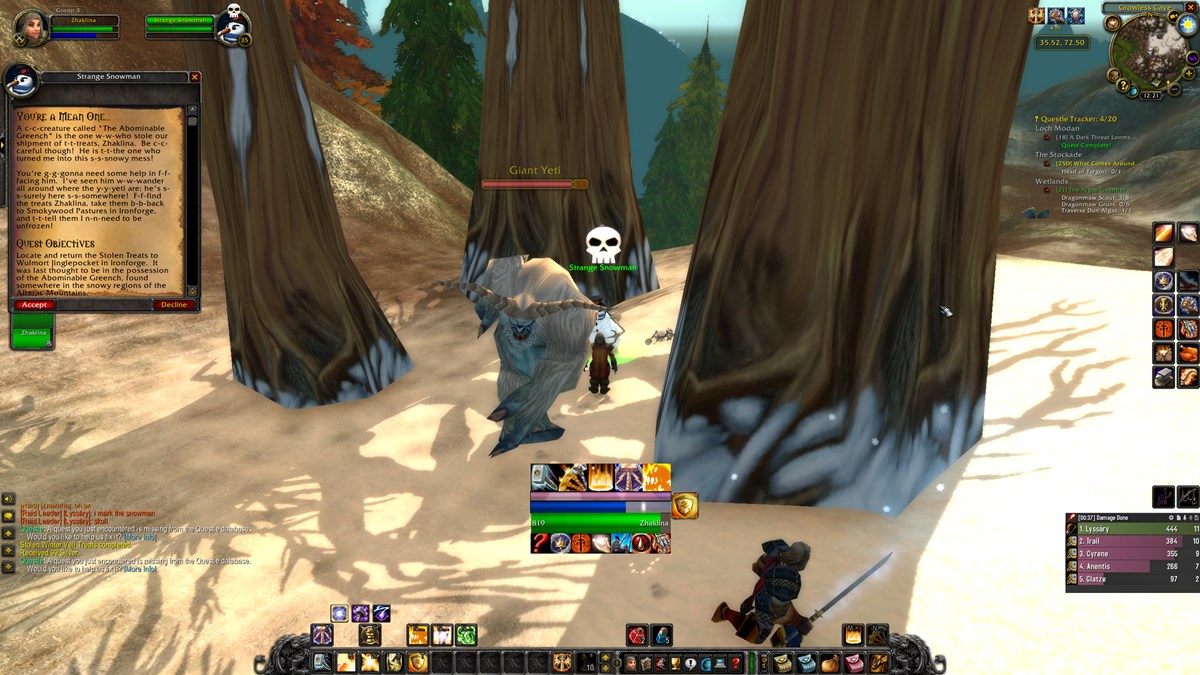The height and width of the screenshot is (675, 1200).
Task: Click the golden shield icon beside cast bar
Action: tap(685, 506)
